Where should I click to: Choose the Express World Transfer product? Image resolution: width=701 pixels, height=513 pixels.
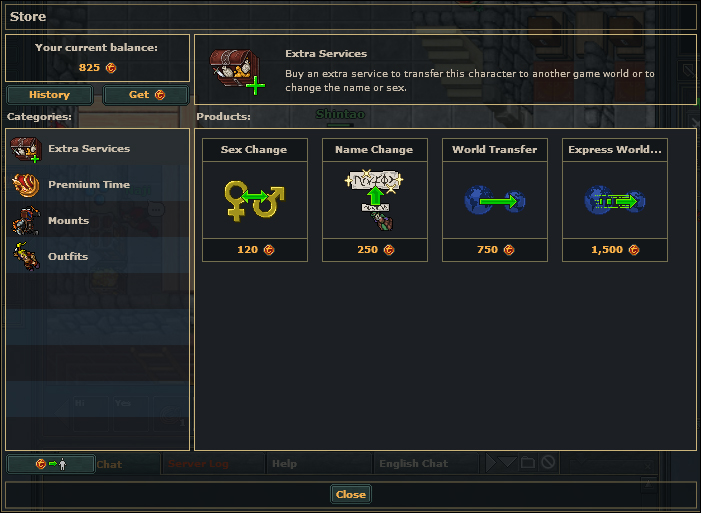[614, 200]
